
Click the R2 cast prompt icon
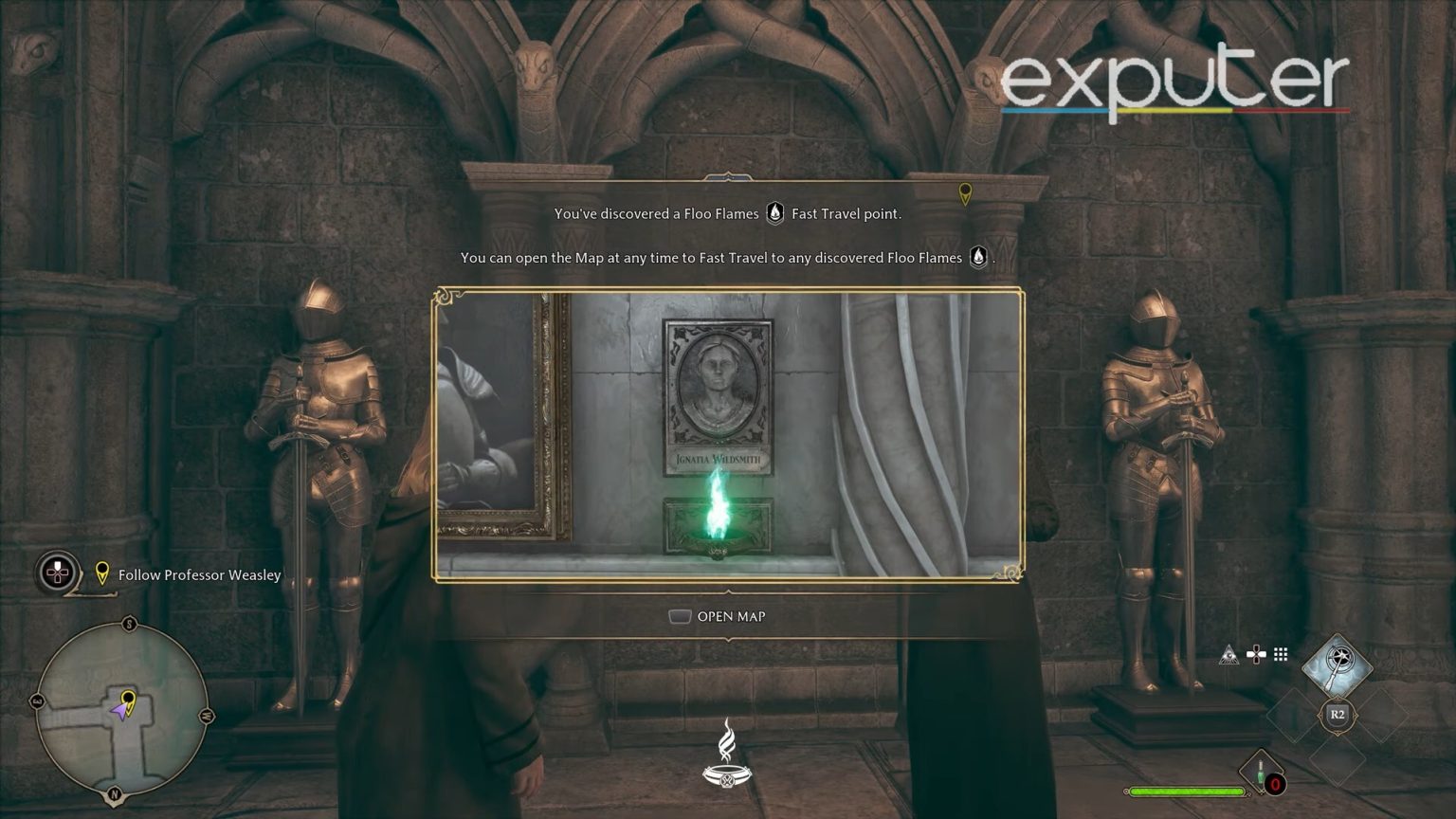1337,716
